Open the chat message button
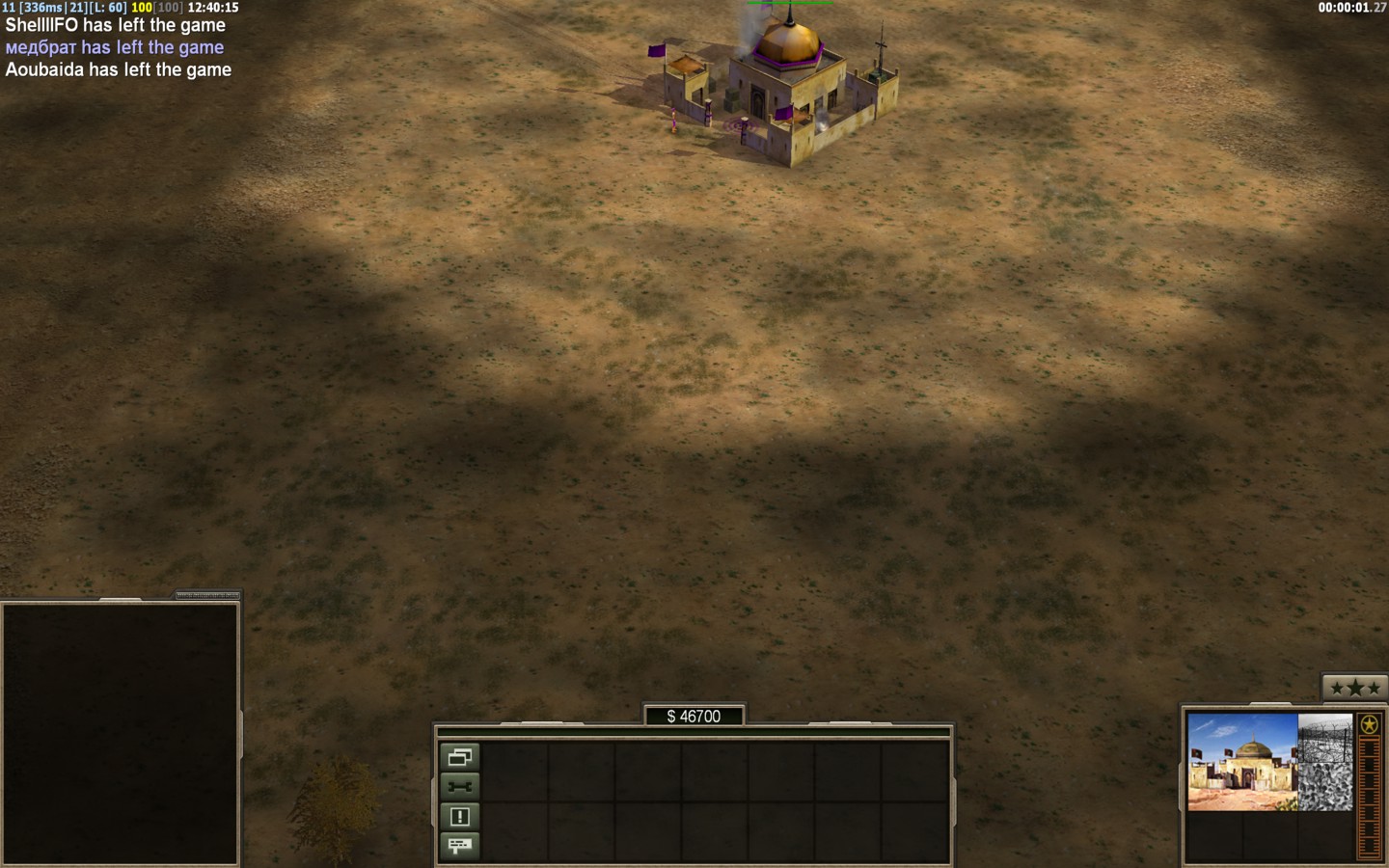Screen dimensions: 1389x868 [459, 846]
